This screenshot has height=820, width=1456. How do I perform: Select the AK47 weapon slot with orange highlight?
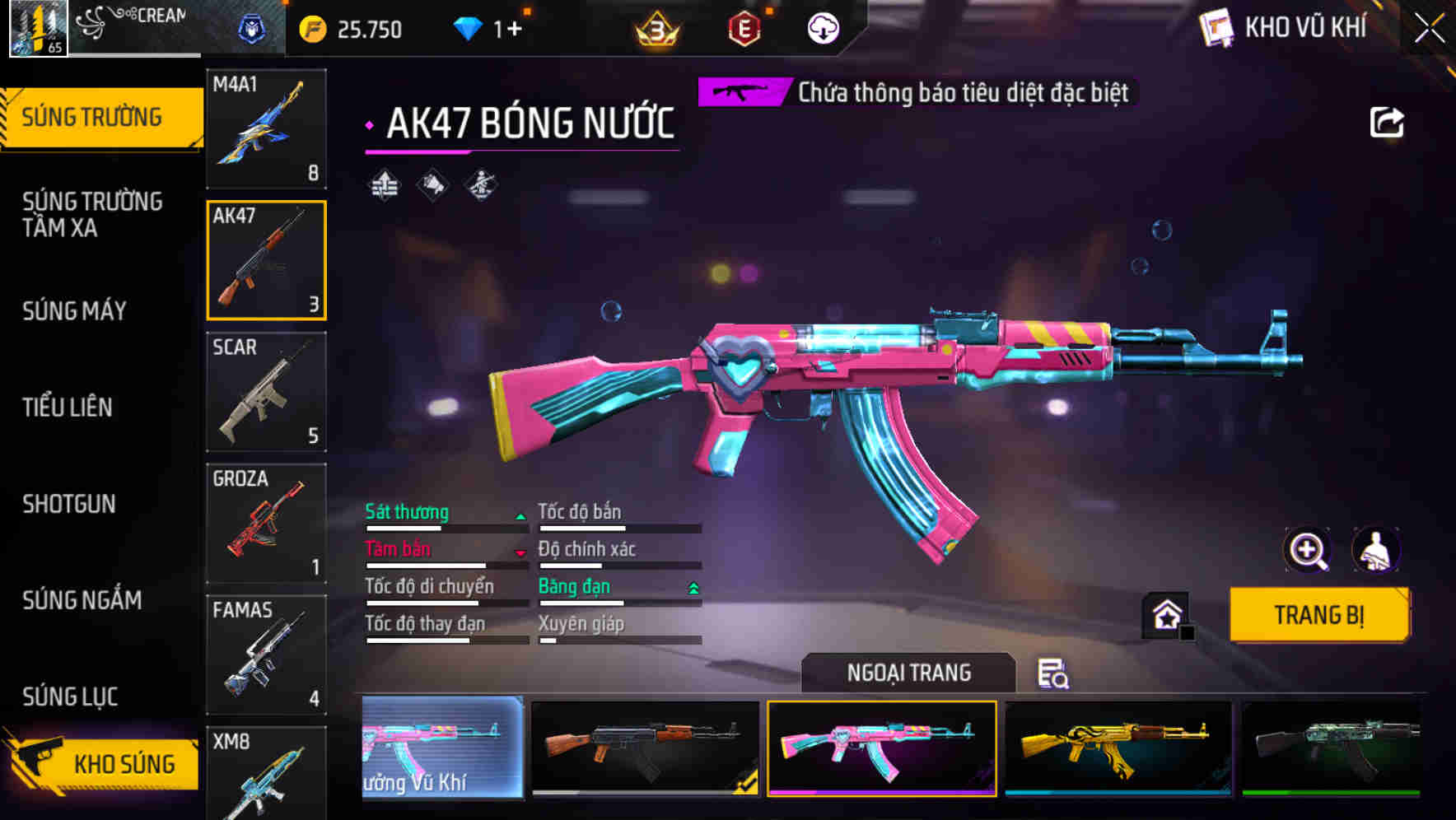point(267,260)
